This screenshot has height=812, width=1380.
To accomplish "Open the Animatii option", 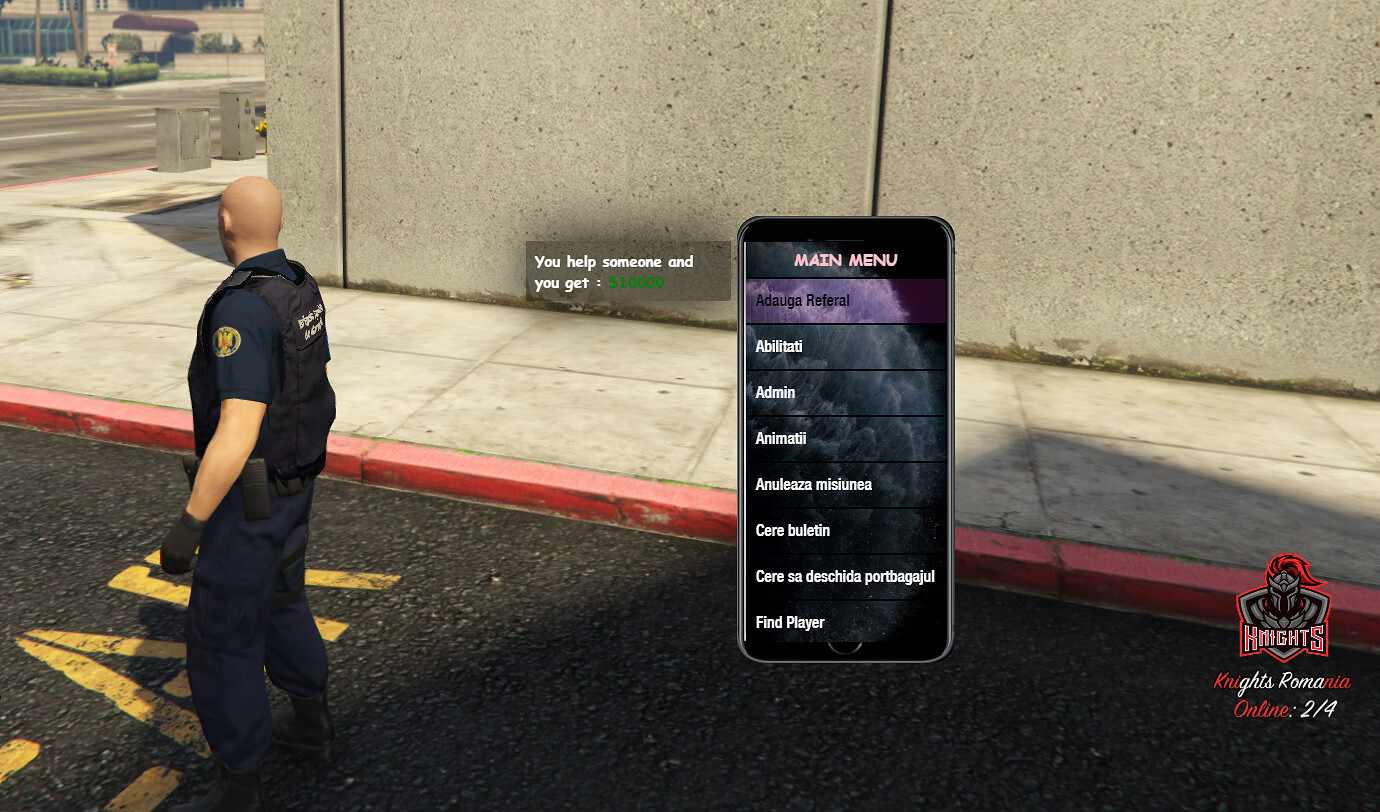I will click(845, 438).
